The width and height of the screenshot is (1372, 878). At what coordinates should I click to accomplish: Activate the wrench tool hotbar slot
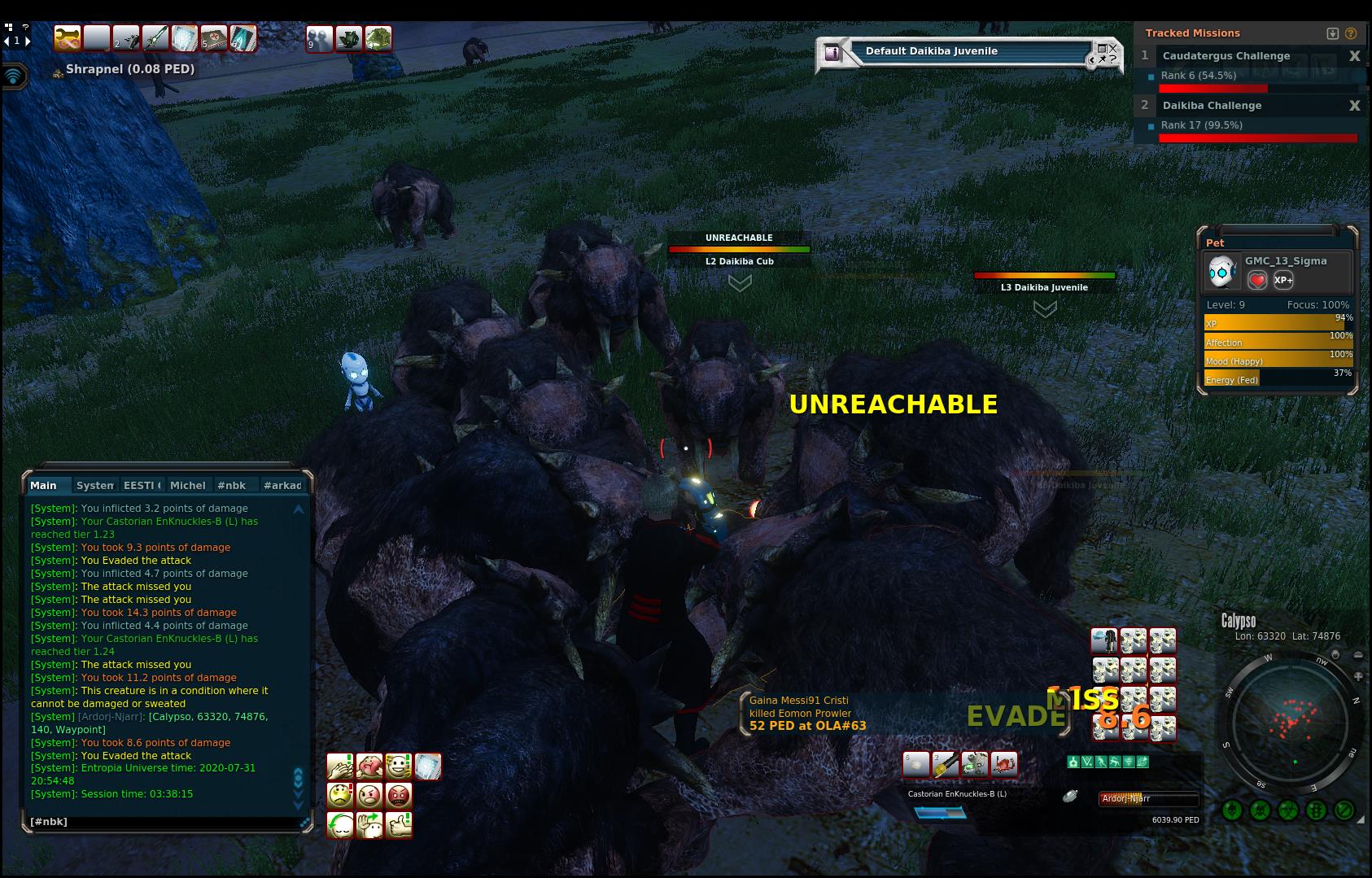point(67,38)
